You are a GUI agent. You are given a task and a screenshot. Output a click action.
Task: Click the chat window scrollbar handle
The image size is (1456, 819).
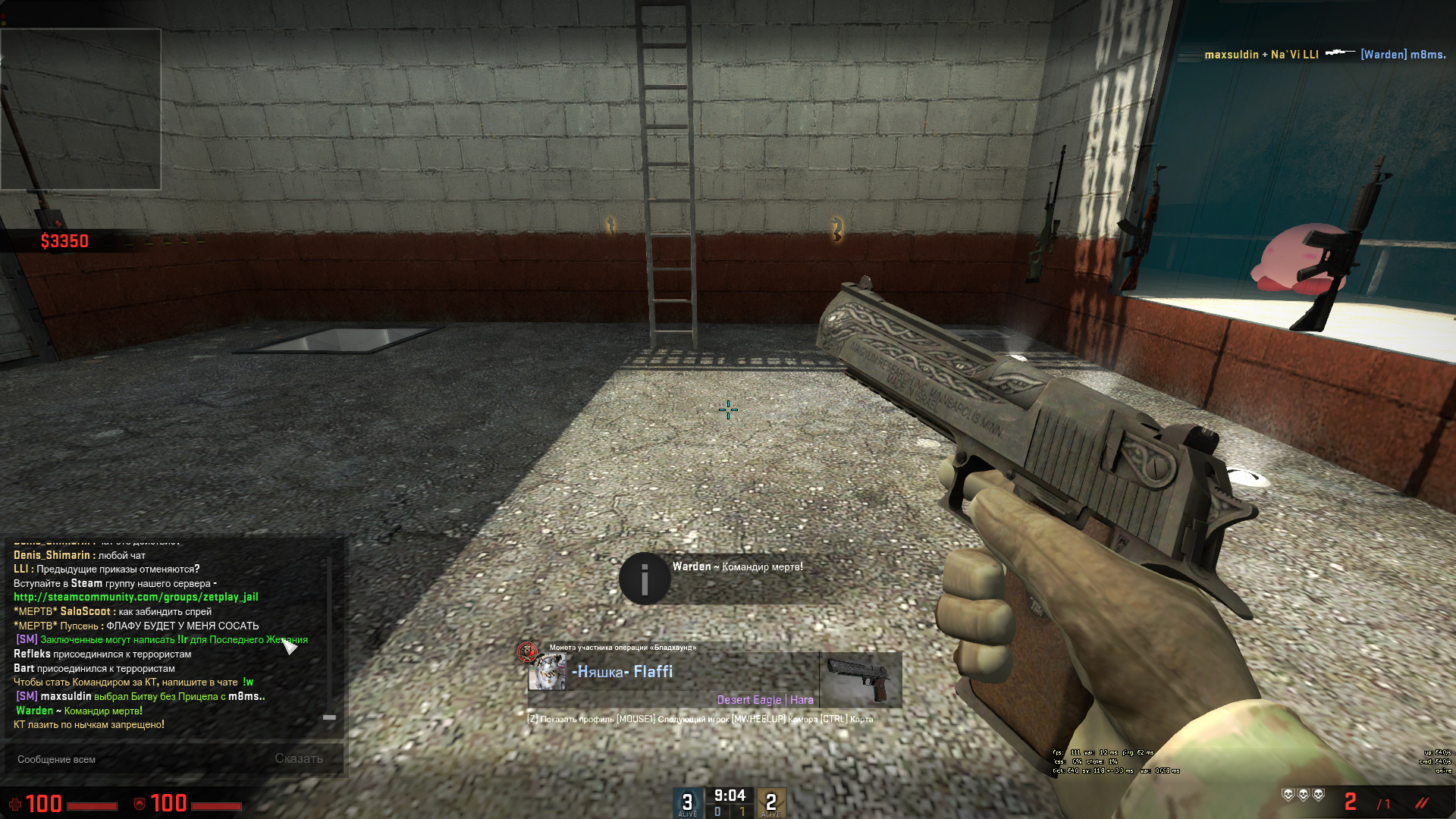coord(329,717)
